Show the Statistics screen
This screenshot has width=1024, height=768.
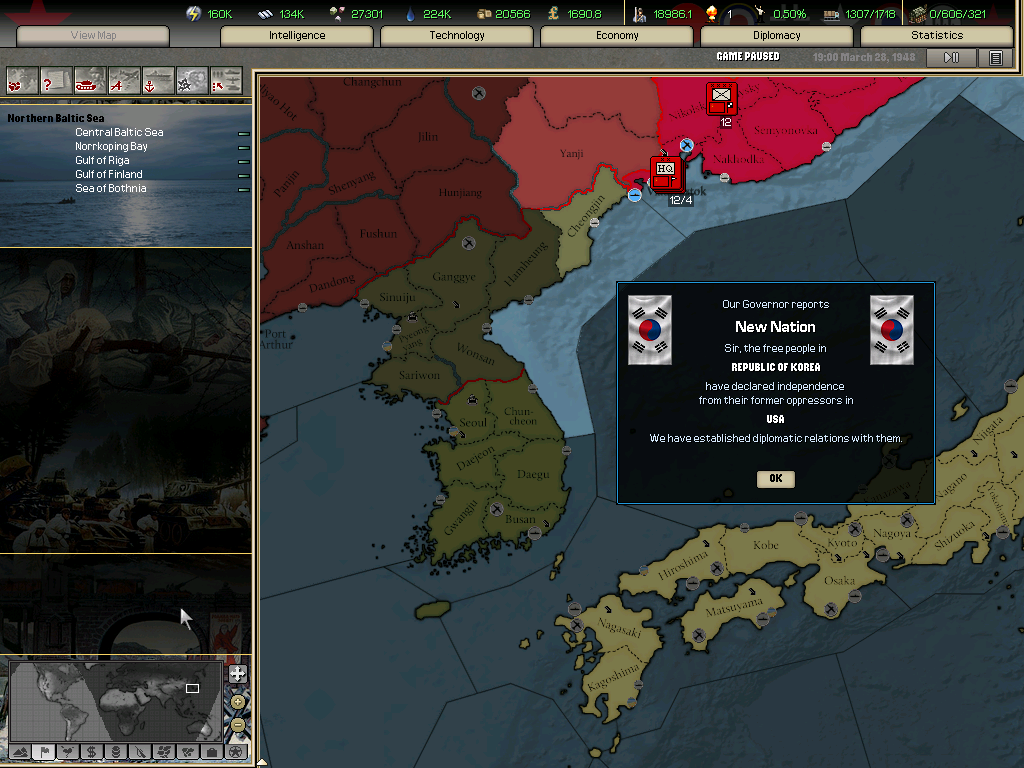(x=937, y=36)
